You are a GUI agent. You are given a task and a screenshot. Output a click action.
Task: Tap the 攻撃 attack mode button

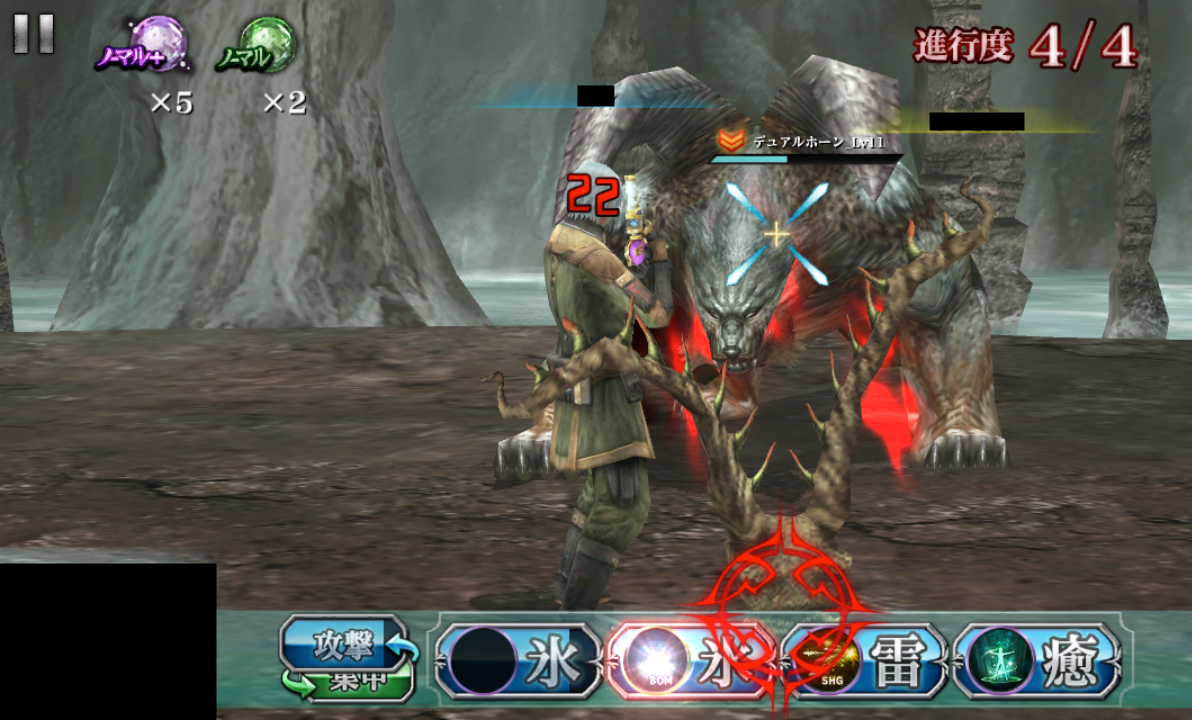pos(344,644)
